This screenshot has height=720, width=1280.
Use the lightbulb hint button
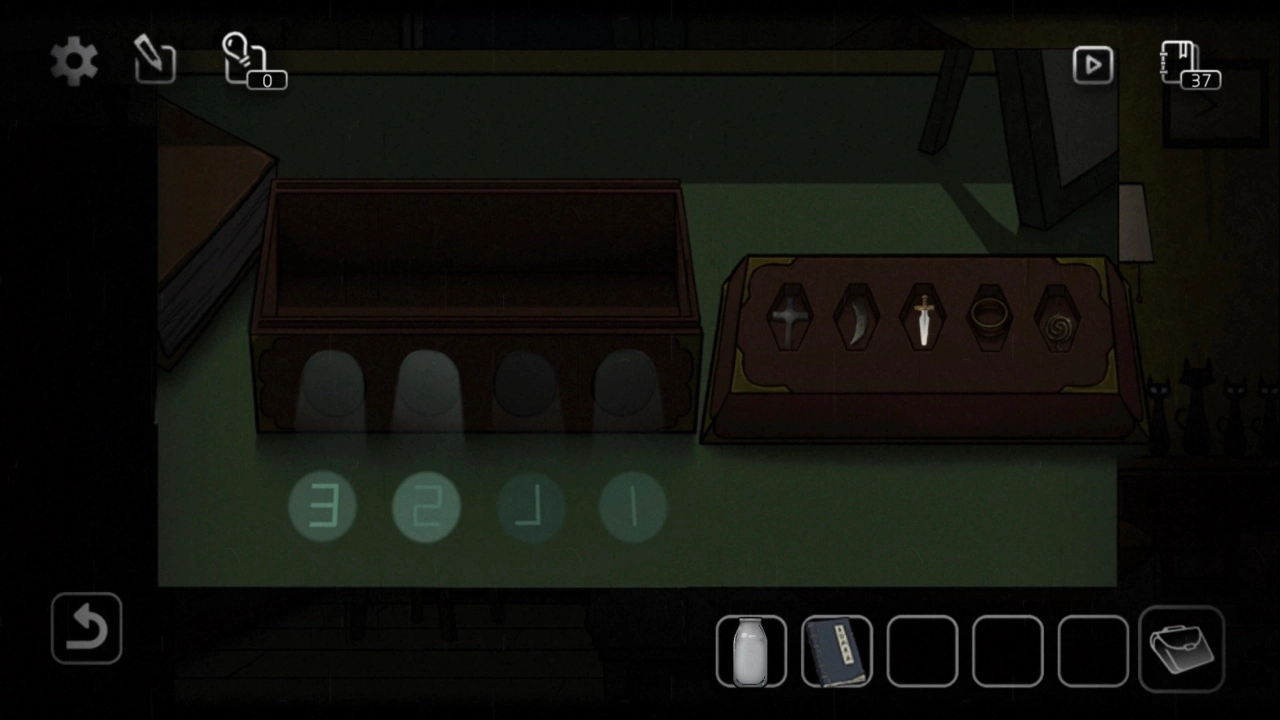(250, 62)
